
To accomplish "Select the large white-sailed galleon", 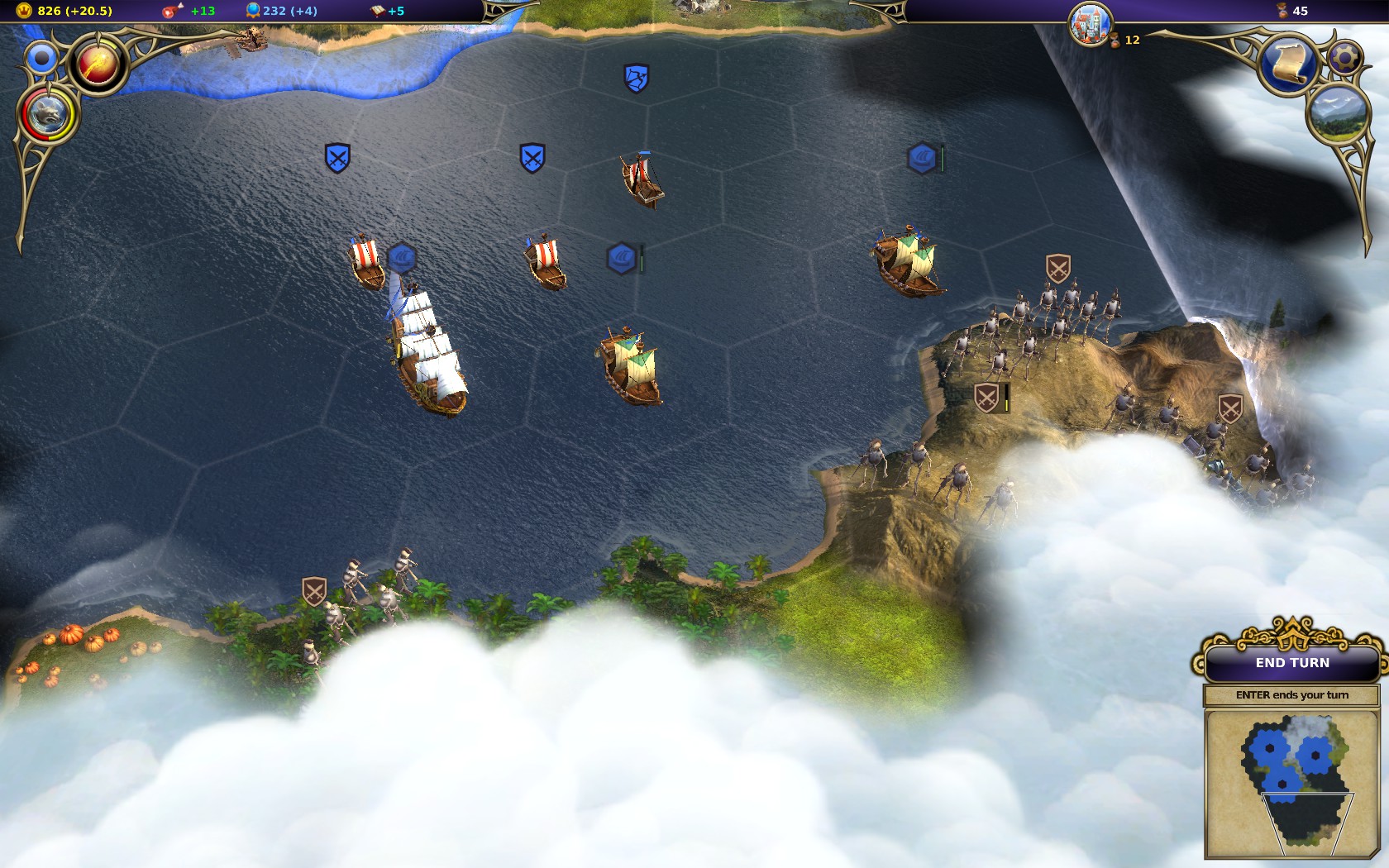I will 428,351.
